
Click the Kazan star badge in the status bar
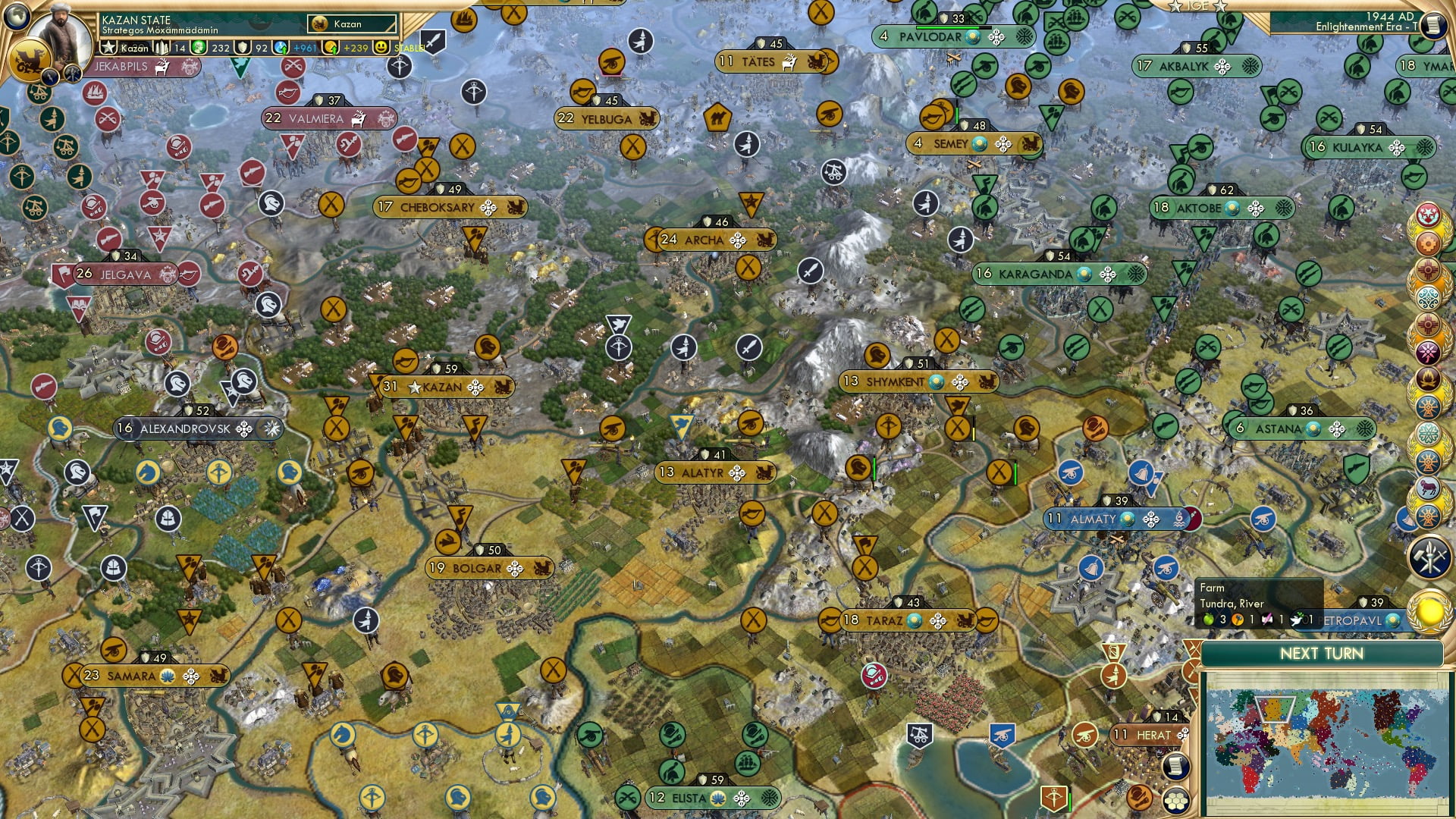(107, 47)
